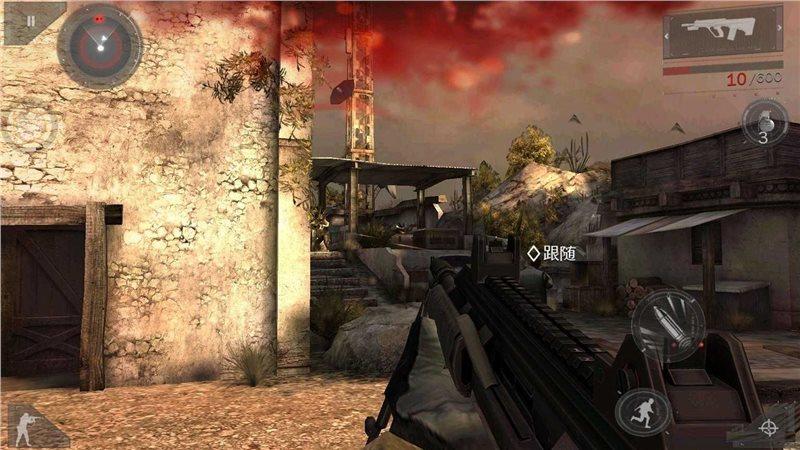Pause the game with the pause button

pyautogui.click(x=29, y=20)
